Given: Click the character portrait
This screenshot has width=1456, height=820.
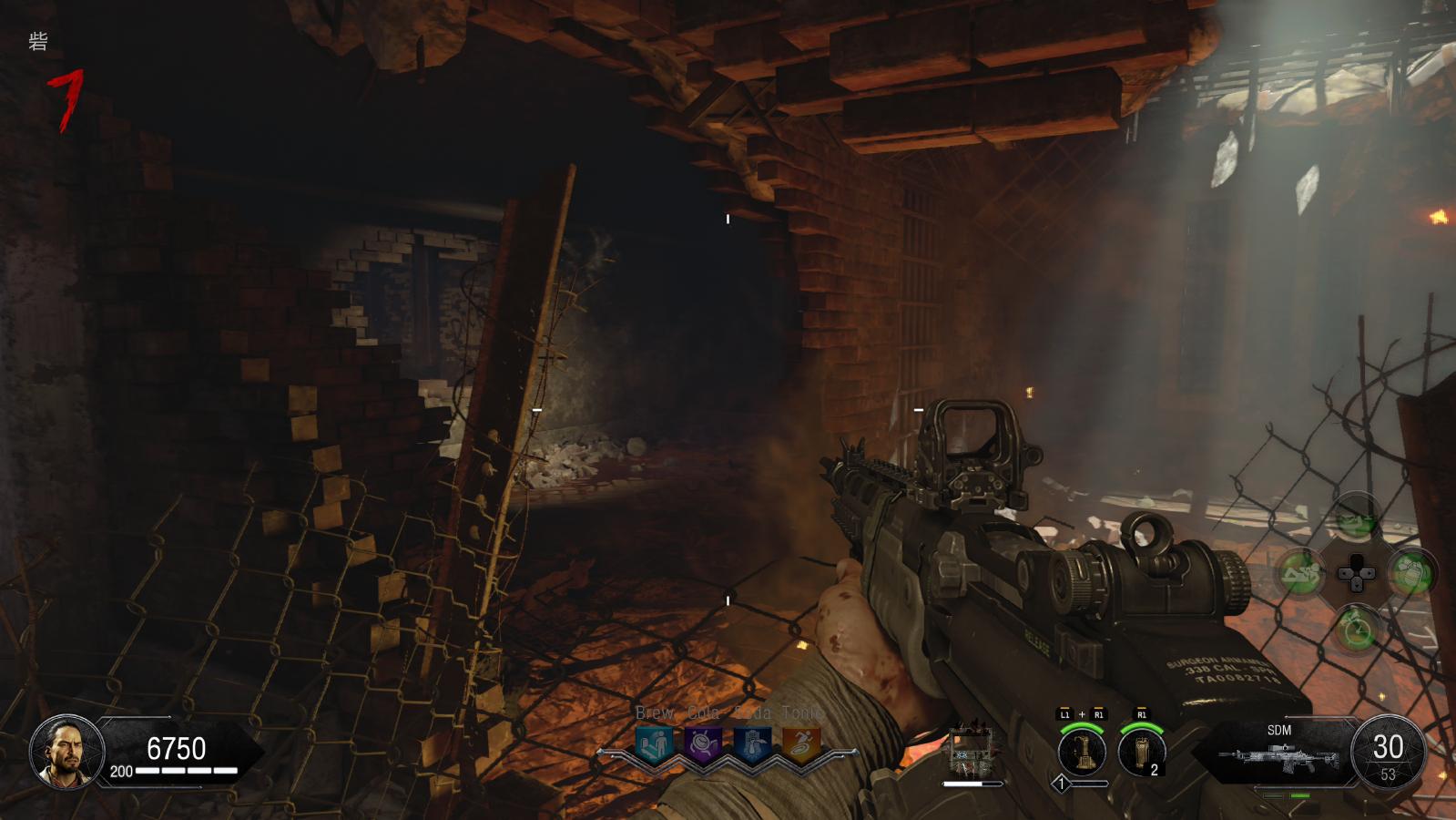Looking at the screenshot, I should click(61, 752).
